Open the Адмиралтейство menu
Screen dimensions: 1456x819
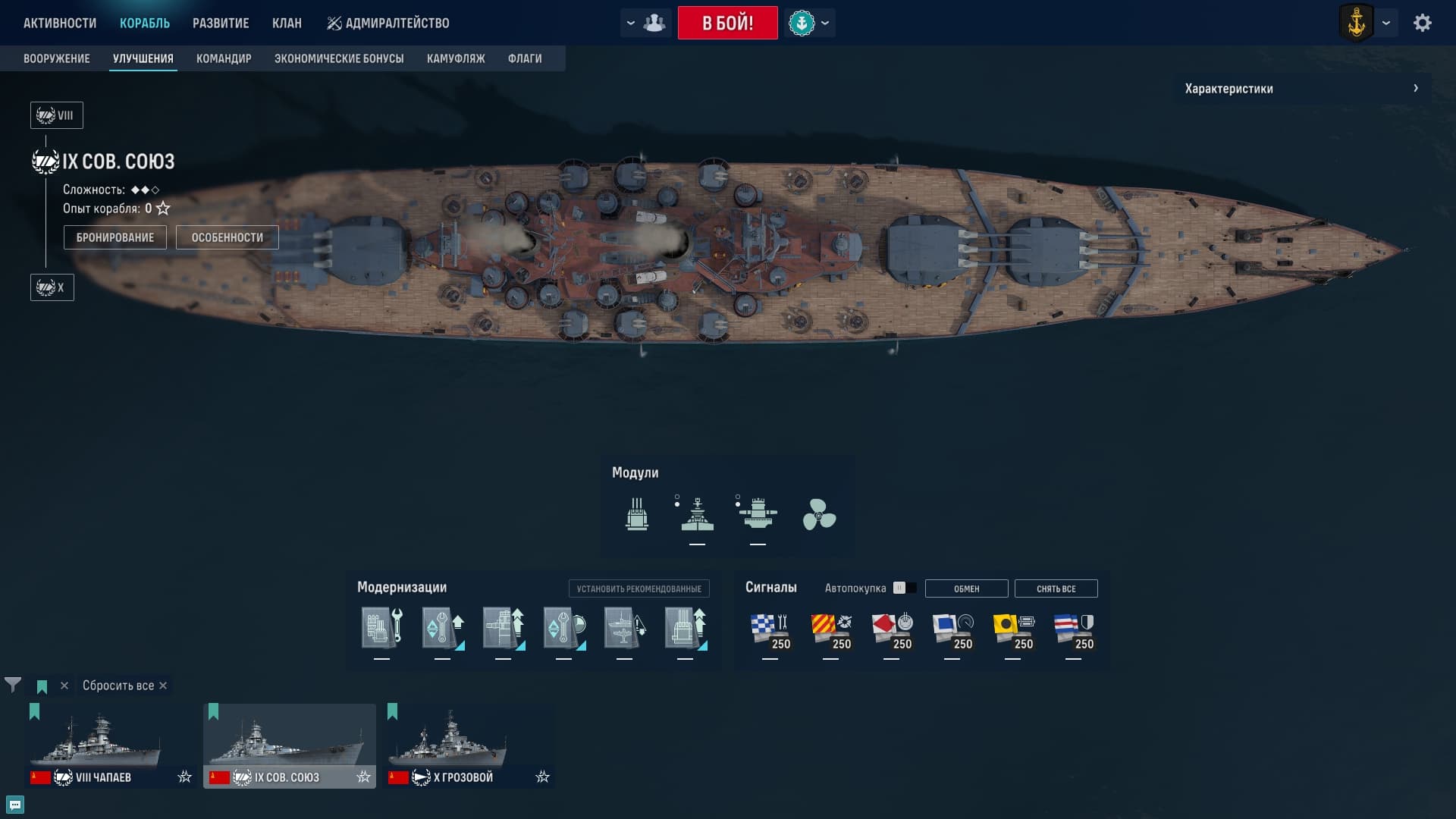tap(388, 23)
